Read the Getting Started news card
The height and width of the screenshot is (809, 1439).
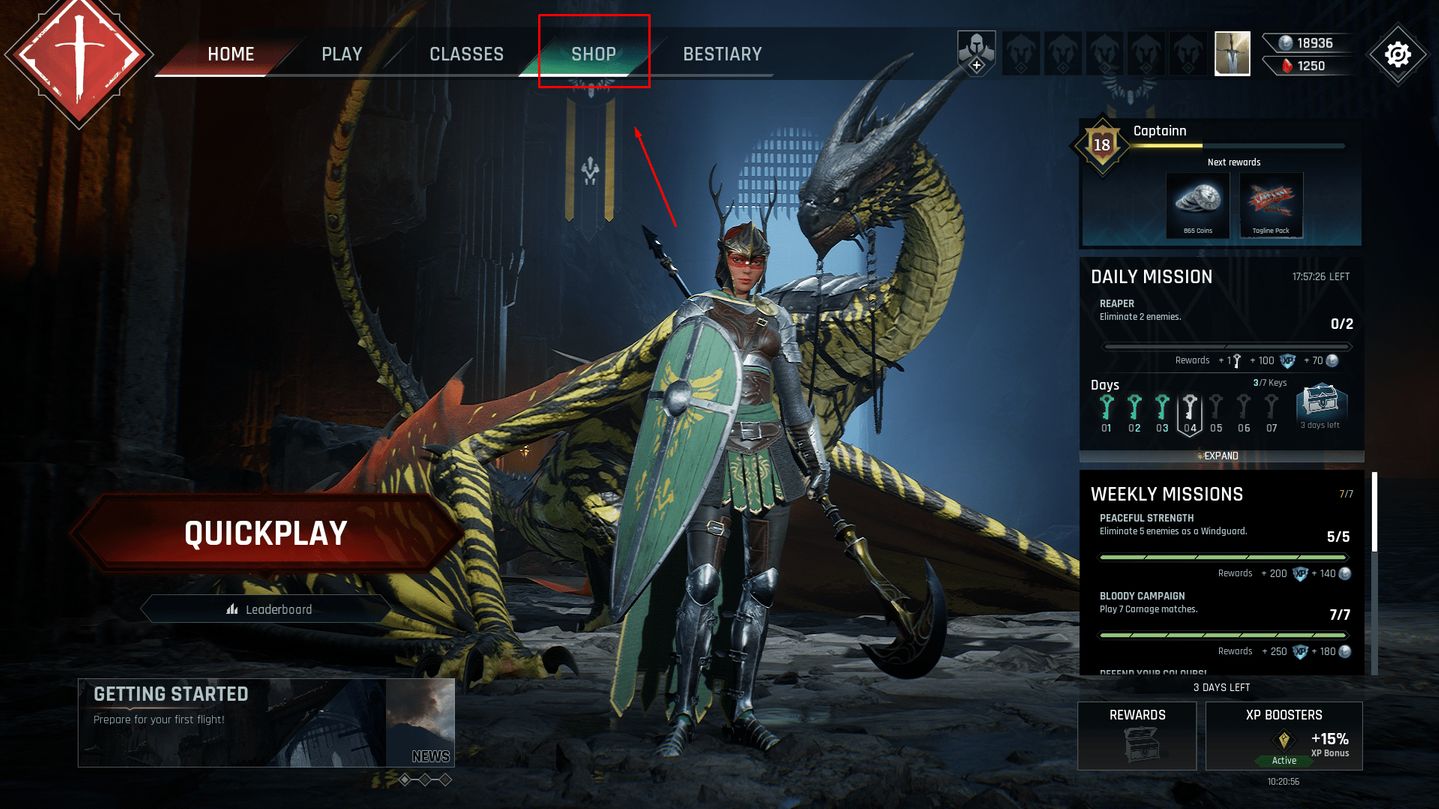coord(266,722)
